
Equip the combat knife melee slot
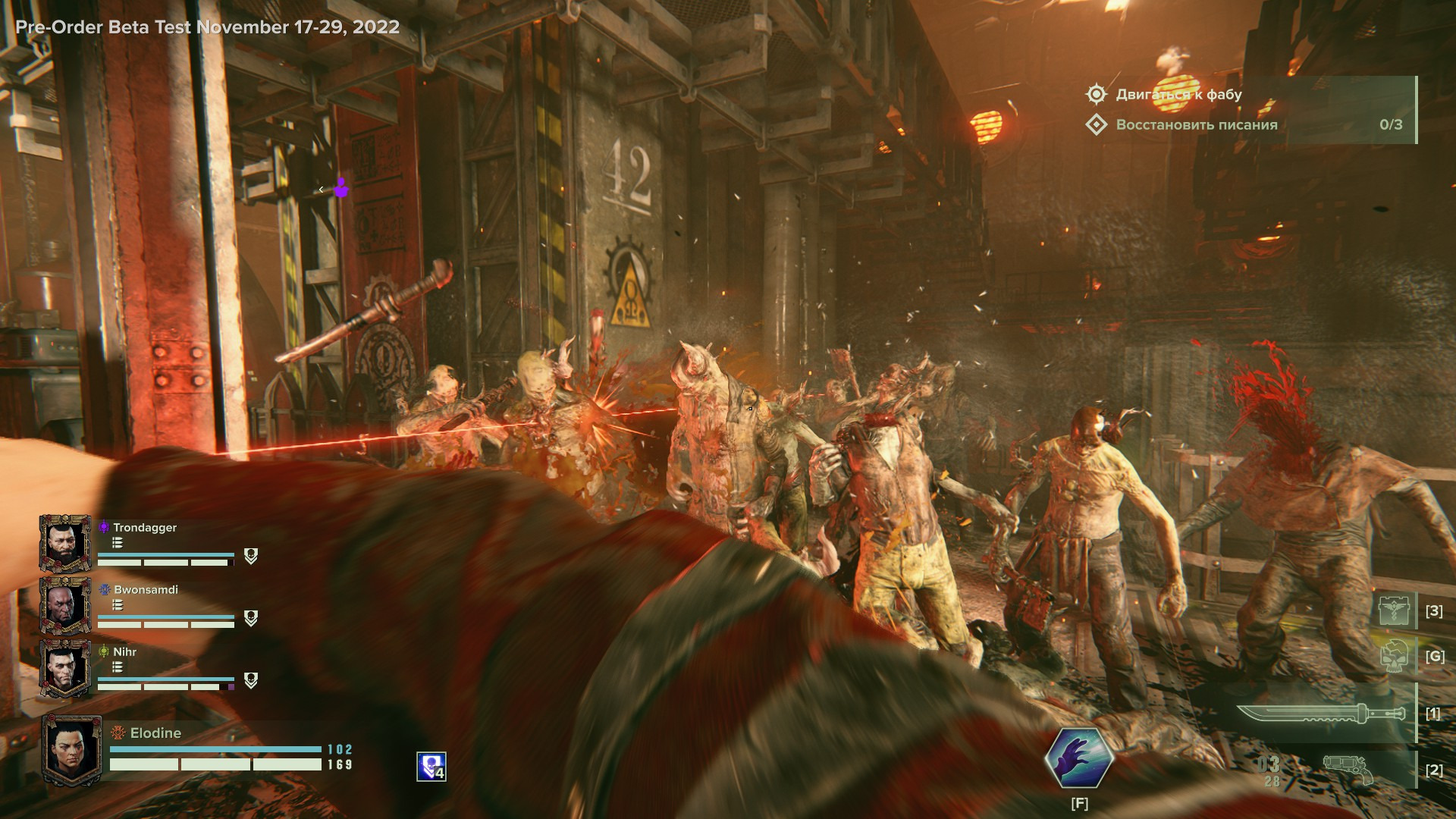point(1320,714)
